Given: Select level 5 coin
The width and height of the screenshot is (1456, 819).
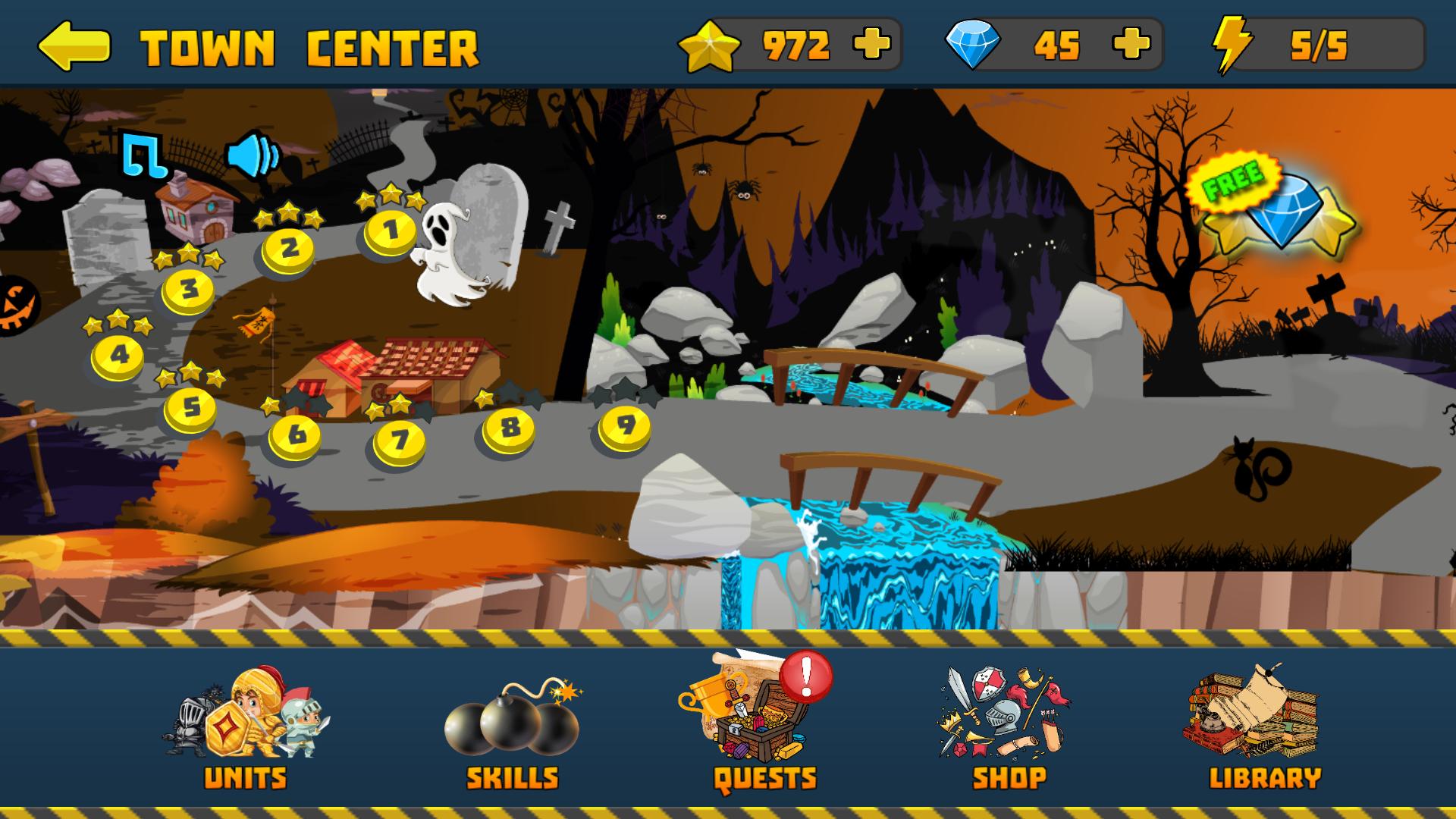Looking at the screenshot, I should coord(190,408).
